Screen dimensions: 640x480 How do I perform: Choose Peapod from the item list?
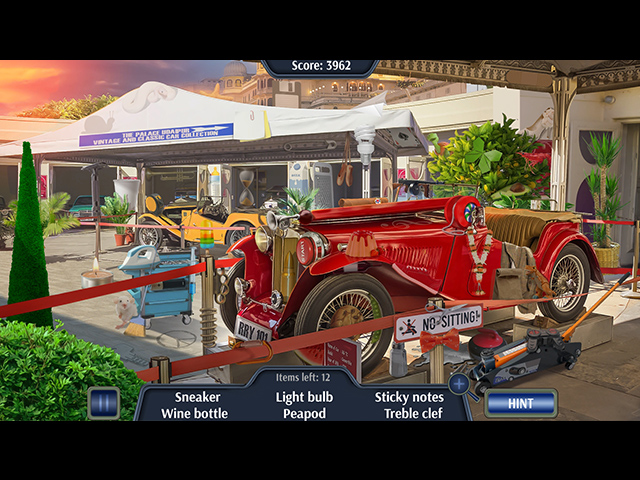(x=304, y=413)
